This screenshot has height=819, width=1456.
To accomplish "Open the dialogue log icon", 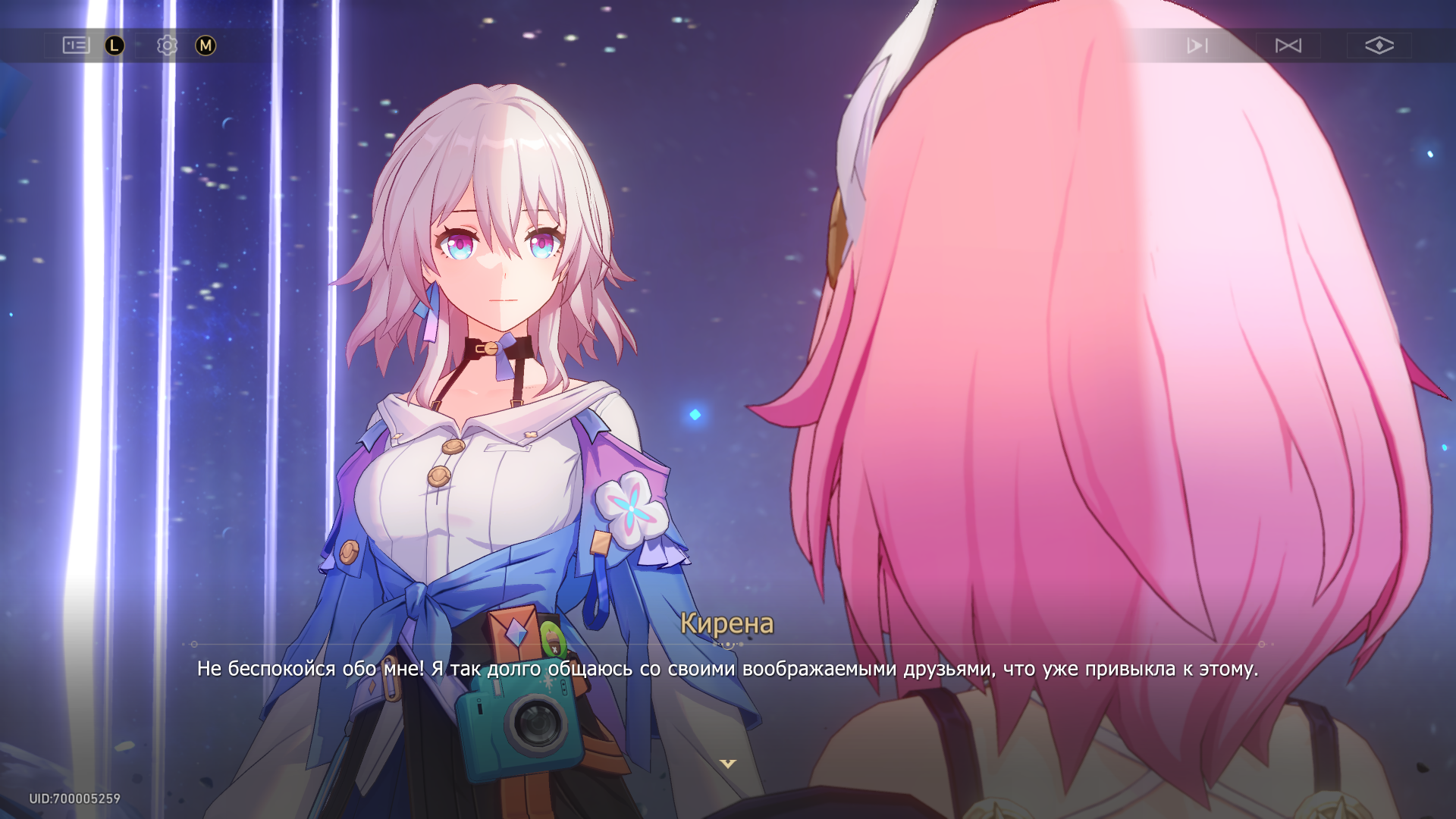I will (76, 45).
